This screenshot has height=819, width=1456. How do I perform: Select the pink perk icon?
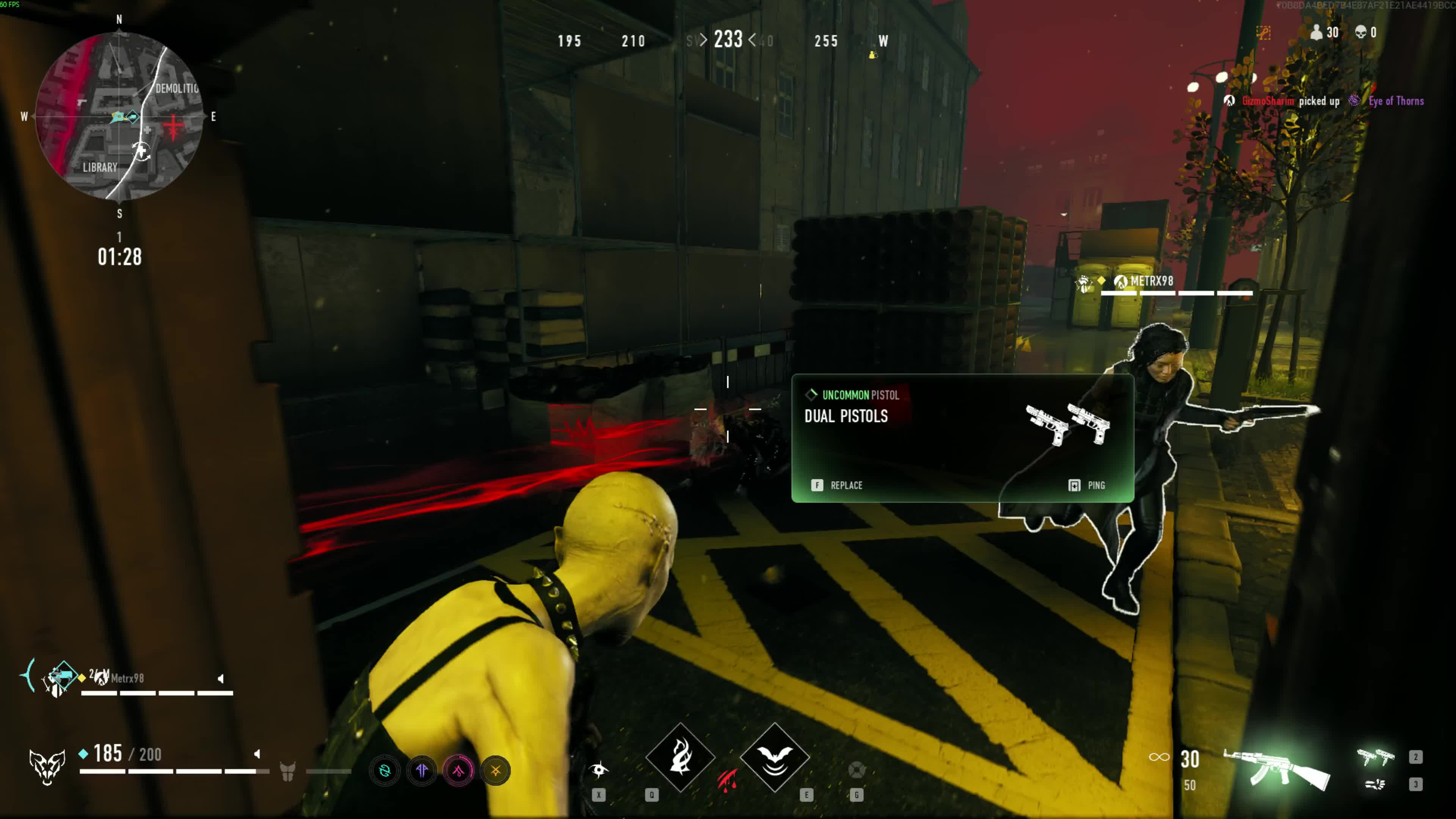[458, 770]
